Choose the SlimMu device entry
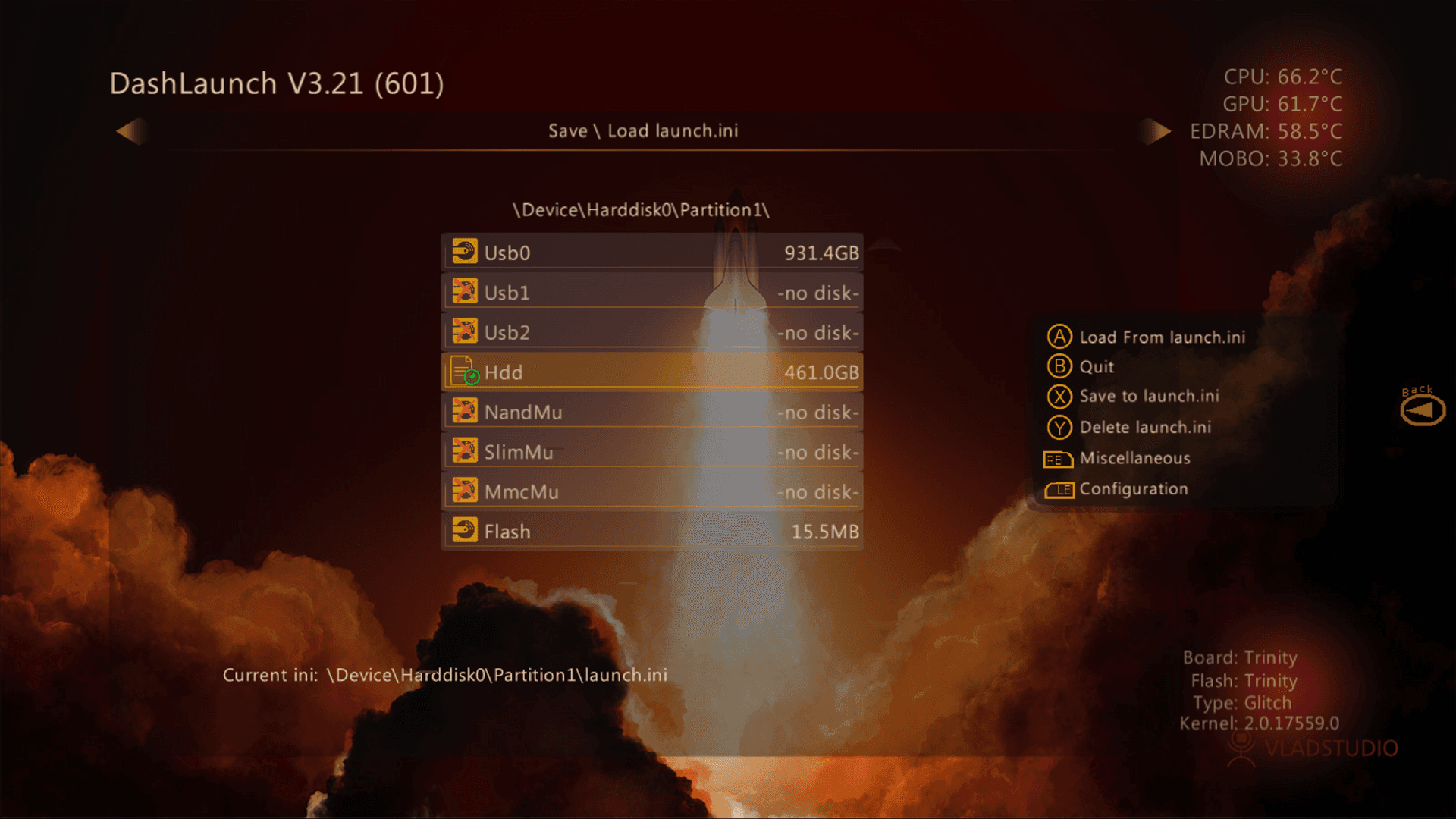The width and height of the screenshot is (1456, 819). pos(651,452)
